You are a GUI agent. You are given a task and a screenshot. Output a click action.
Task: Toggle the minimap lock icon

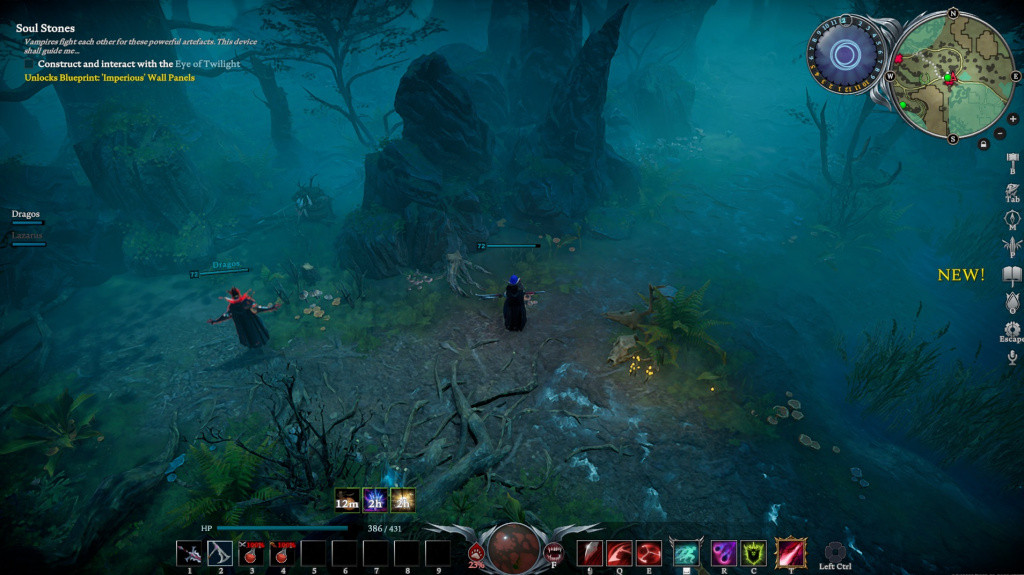click(x=984, y=144)
